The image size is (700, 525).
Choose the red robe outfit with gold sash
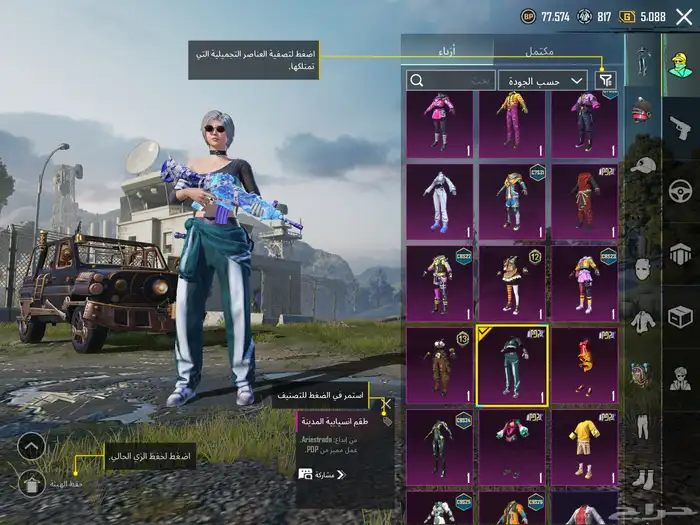point(584,202)
